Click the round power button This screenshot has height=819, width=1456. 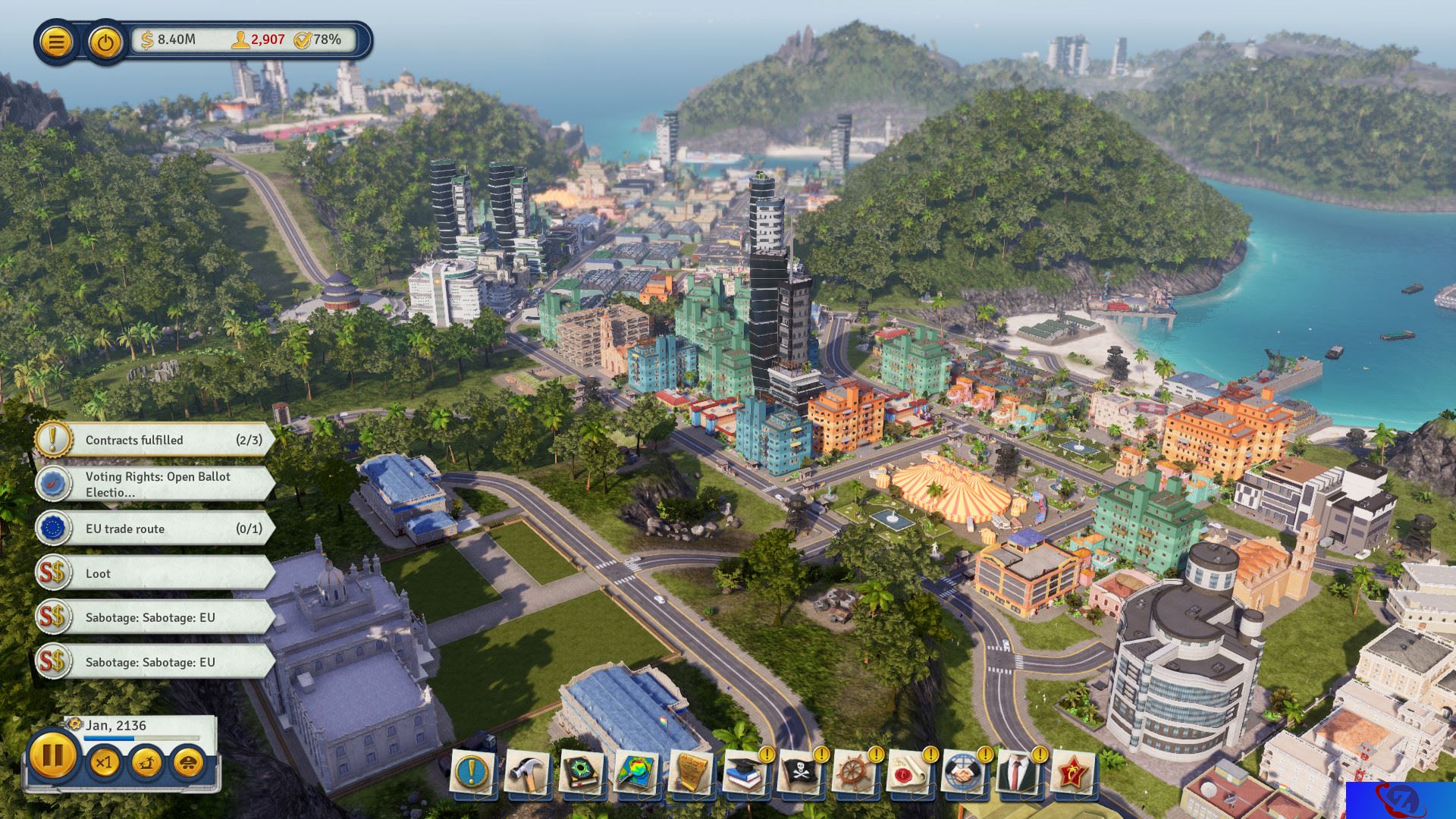point(106,41)
